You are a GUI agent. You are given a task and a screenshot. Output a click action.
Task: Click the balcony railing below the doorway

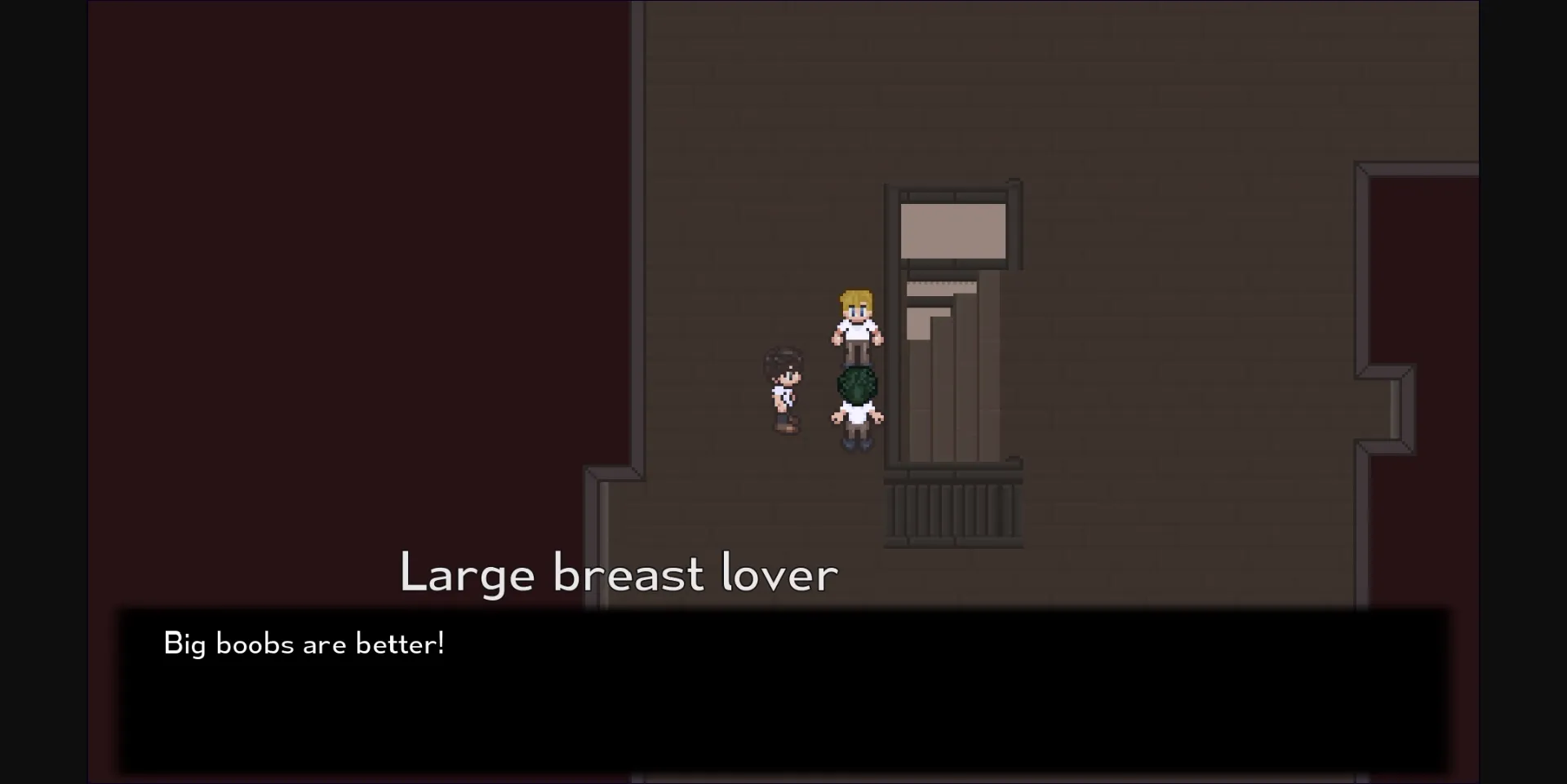pos(952,506)
